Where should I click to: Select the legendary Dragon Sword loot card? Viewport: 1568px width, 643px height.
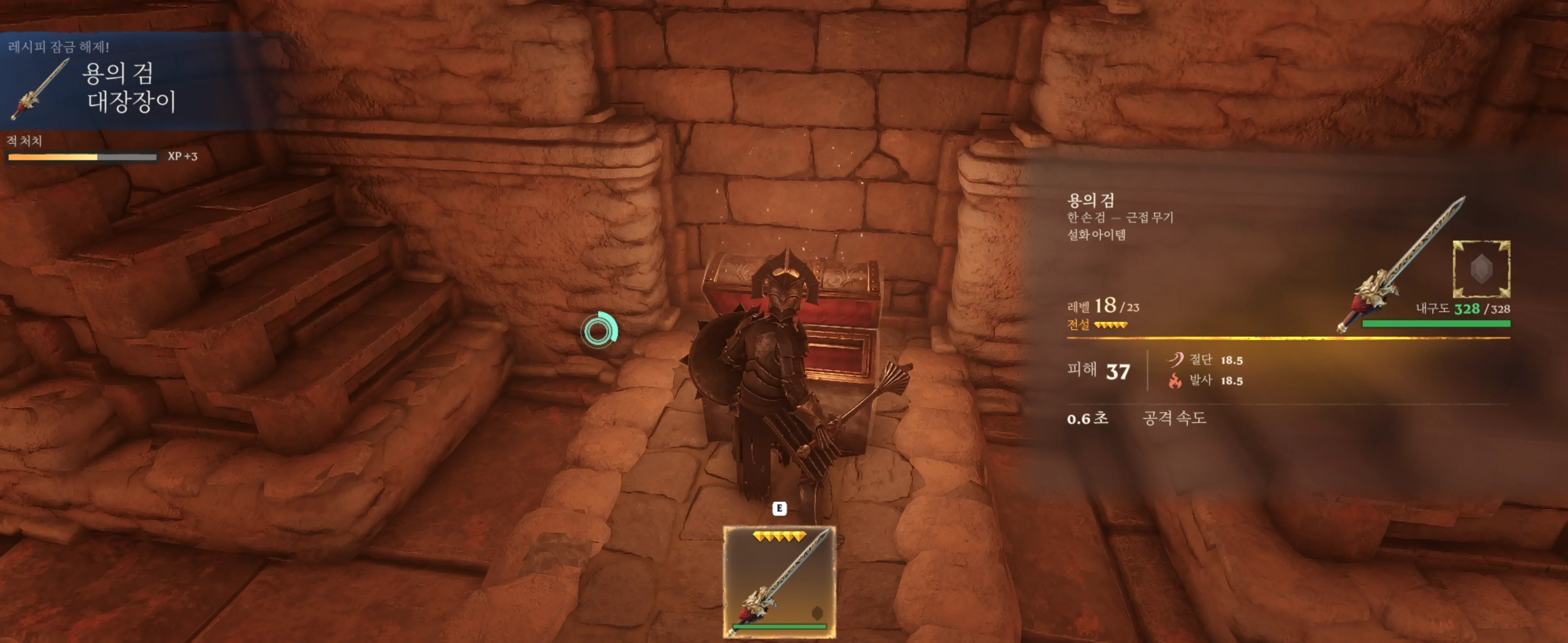coord(779,581)
